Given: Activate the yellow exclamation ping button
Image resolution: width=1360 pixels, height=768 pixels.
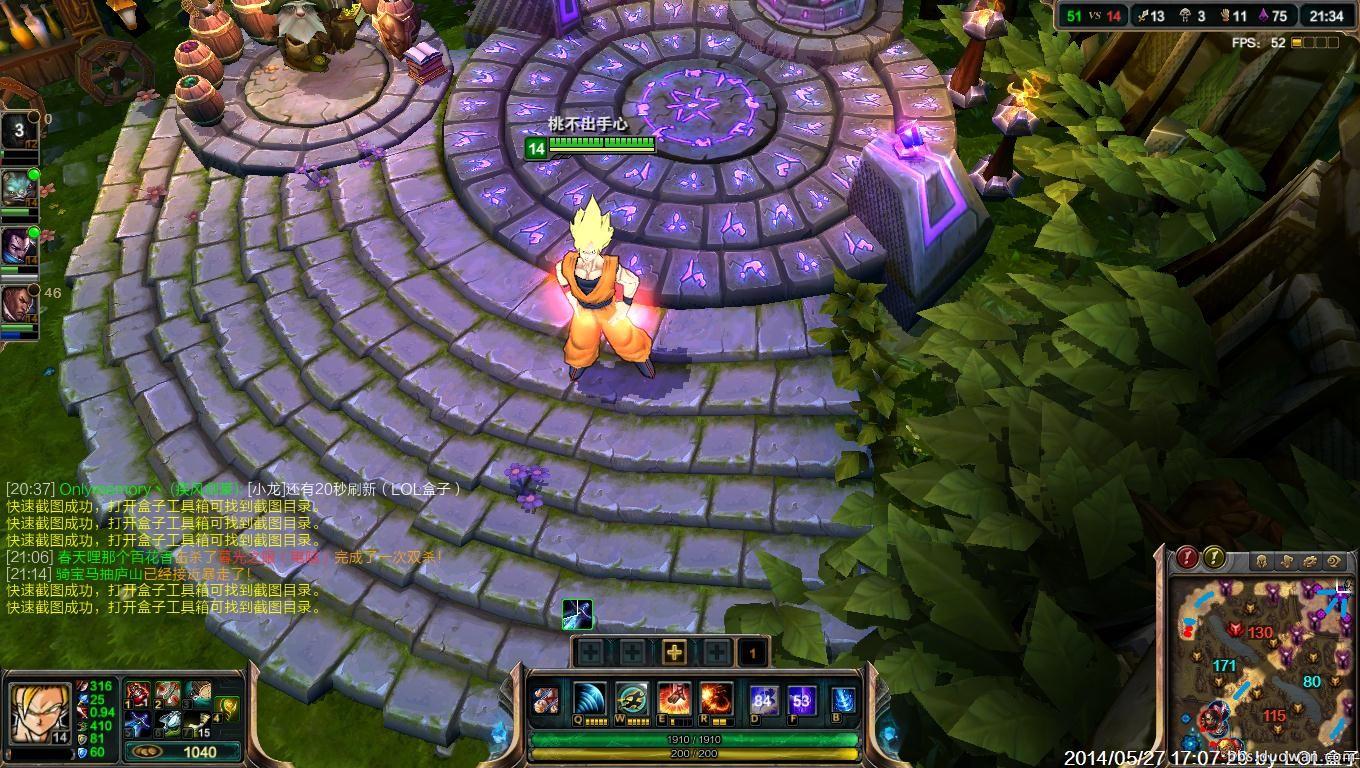Looking at the screenshot, I should pyautogui.click(x=1214, y=558).
